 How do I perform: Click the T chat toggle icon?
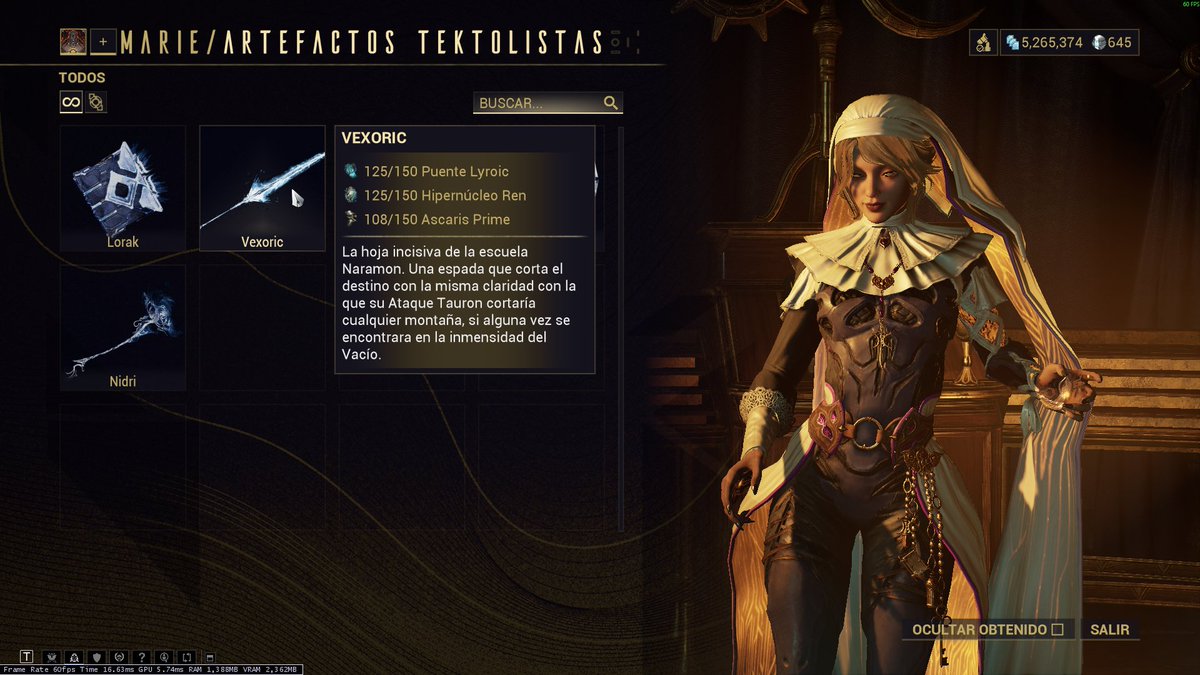click(x=27, y=657)
